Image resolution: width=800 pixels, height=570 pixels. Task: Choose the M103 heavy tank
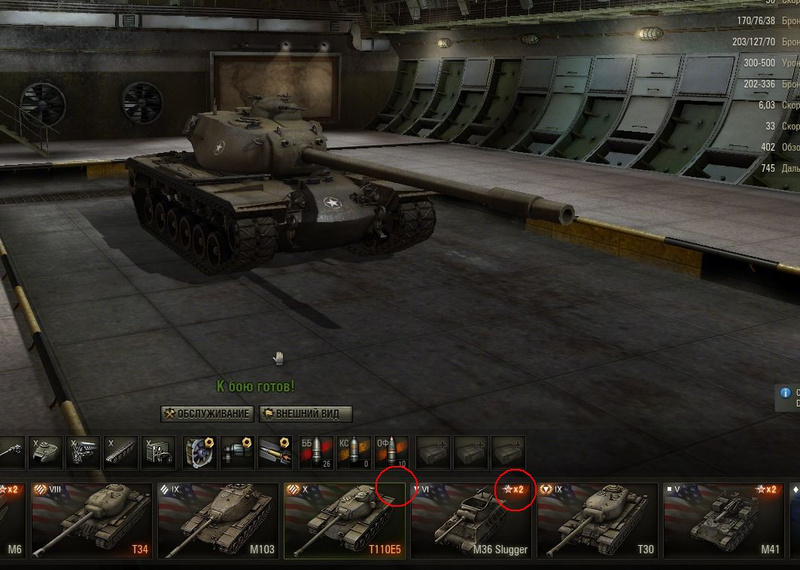(218, 520)
